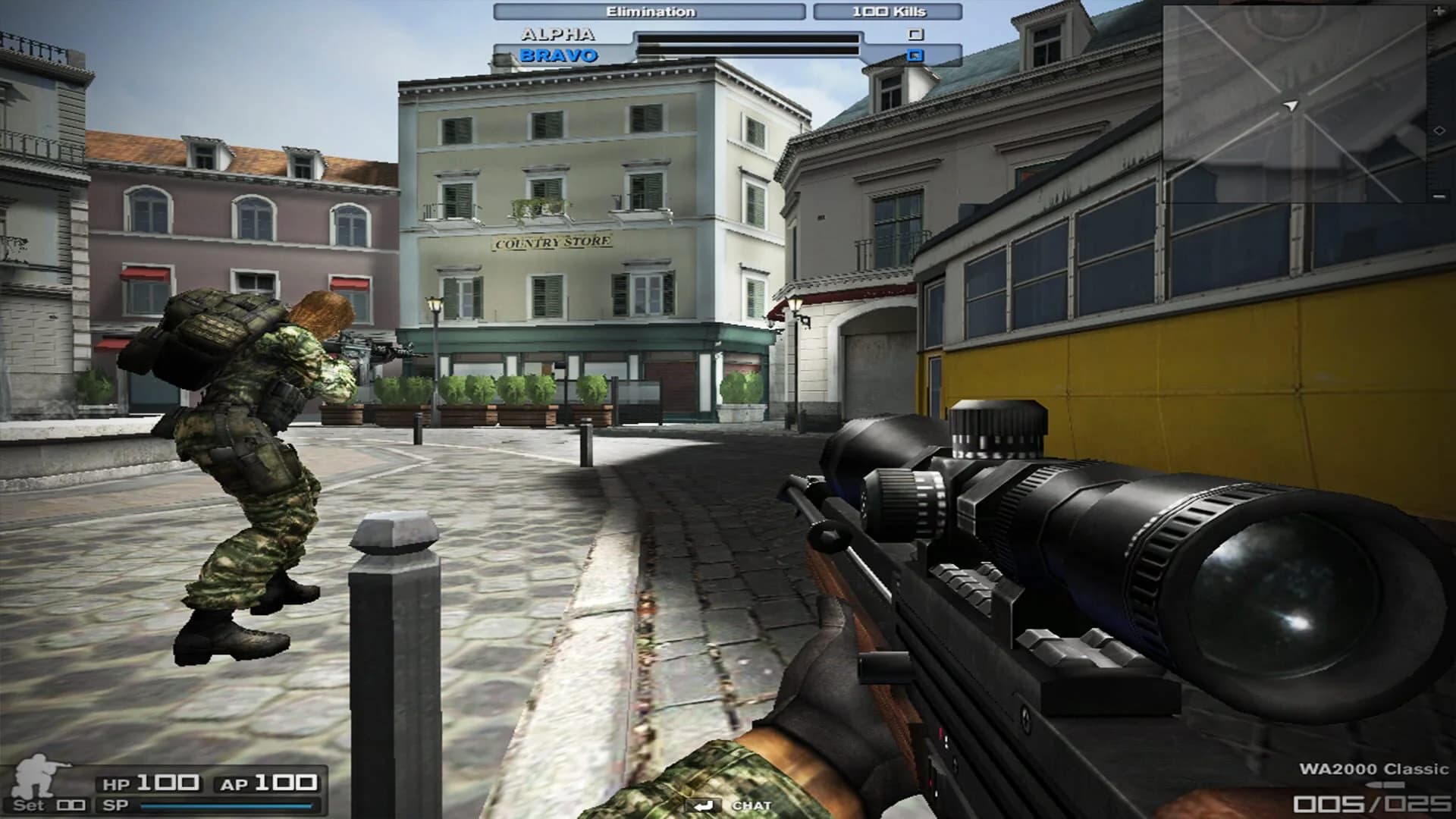Viewport: 1456px width, 819px height.
Task: Toggle the square checkbox beside ALPHA team
Action: [x=917, y=34]
